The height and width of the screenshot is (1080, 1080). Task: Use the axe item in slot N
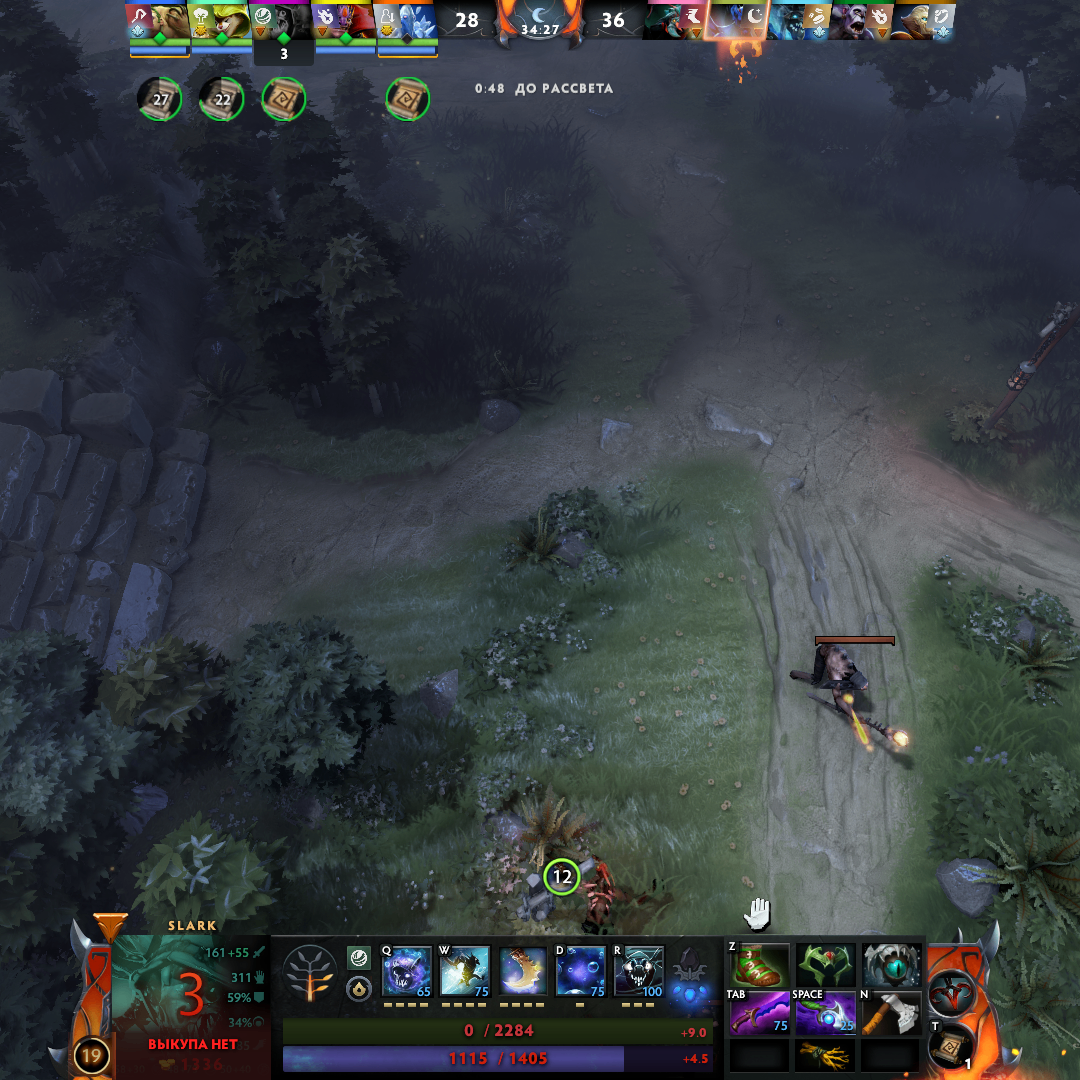892,1014
